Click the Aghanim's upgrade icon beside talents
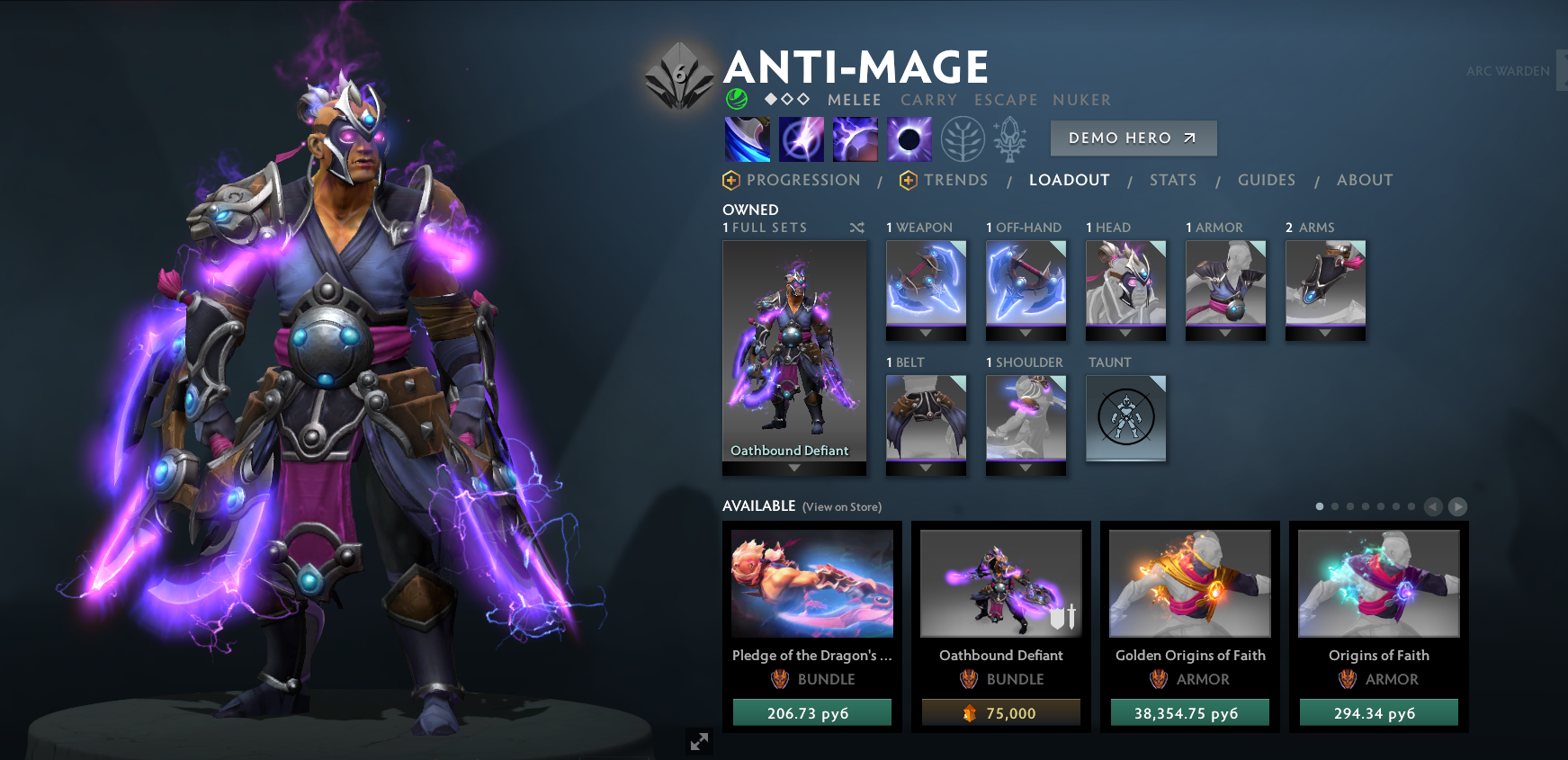1568x760 pixels. (x=1011, y=138)
